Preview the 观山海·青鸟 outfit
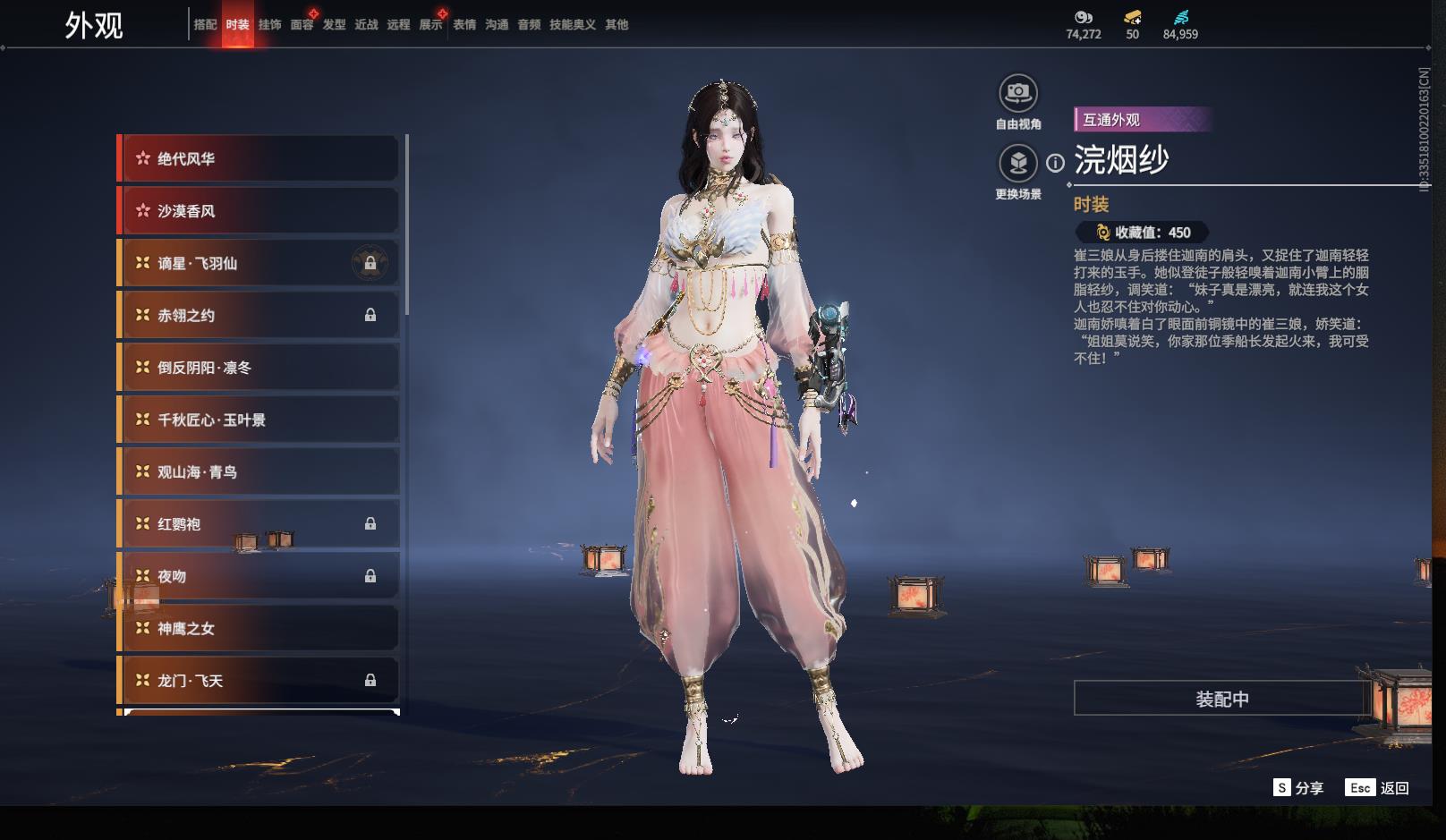This screenshot has width=1446, height=840. pyautogui.click(x=258, y=472)
